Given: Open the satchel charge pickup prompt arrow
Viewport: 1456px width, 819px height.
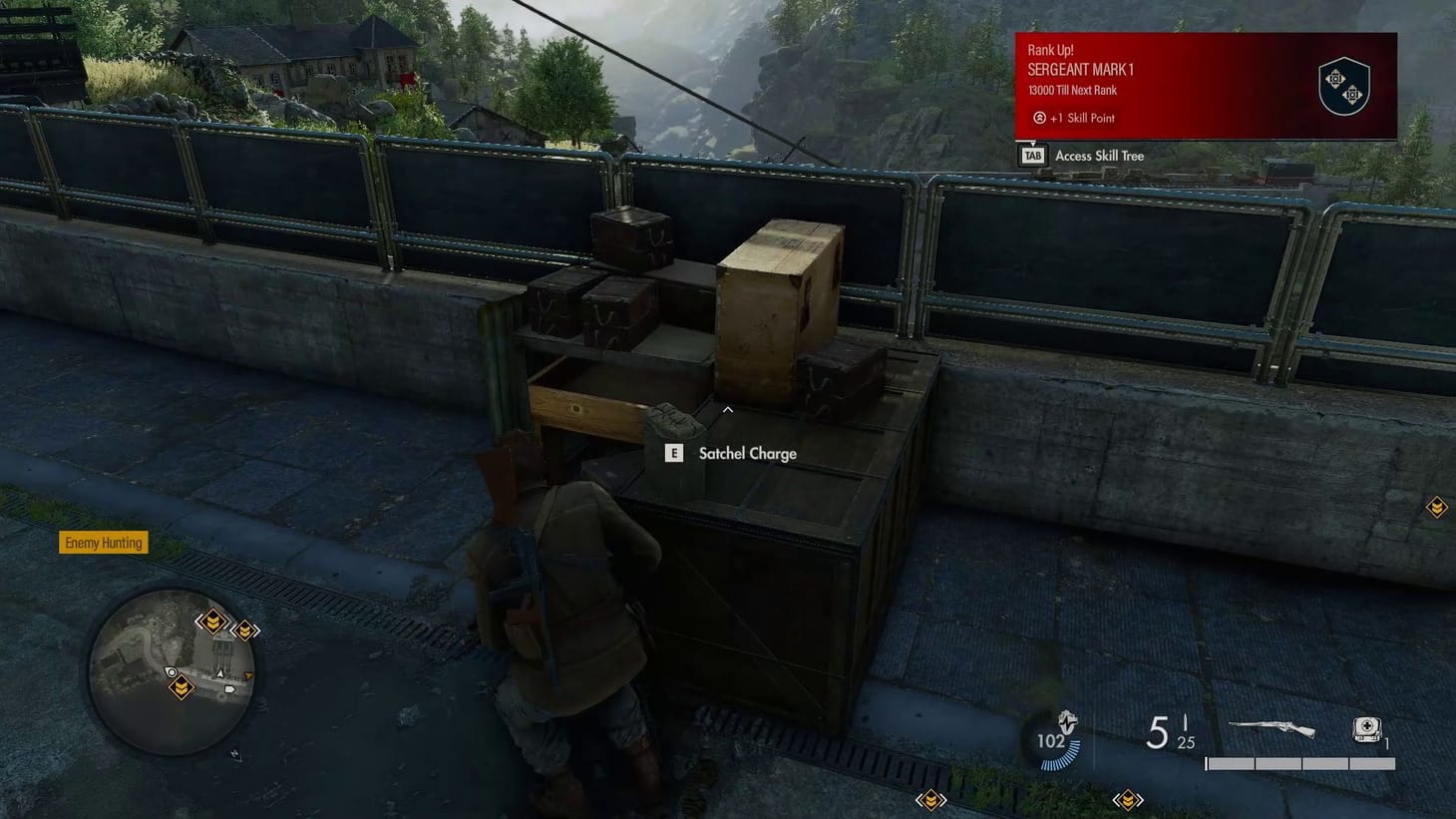Looking at the screenshot, I should coord(727,409).
